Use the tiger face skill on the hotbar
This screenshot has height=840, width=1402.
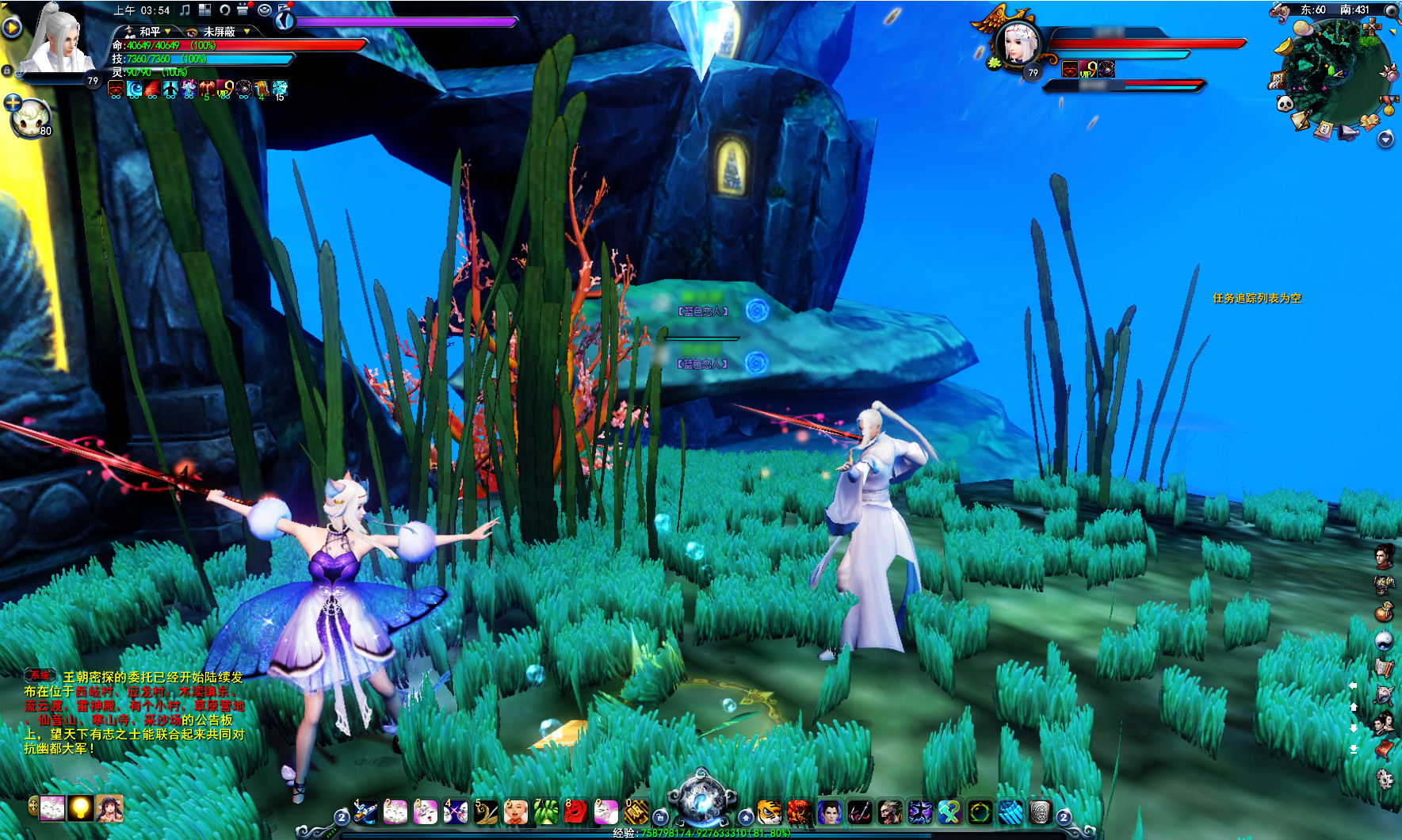(769, 812)
